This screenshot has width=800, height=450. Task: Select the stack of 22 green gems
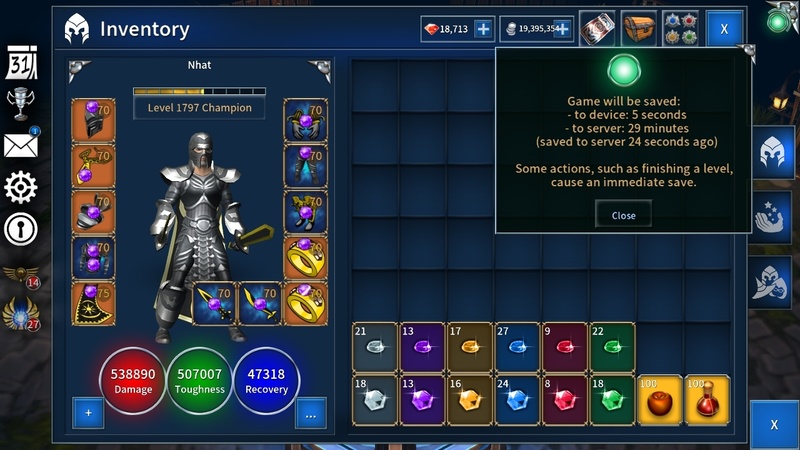point(611,346)
